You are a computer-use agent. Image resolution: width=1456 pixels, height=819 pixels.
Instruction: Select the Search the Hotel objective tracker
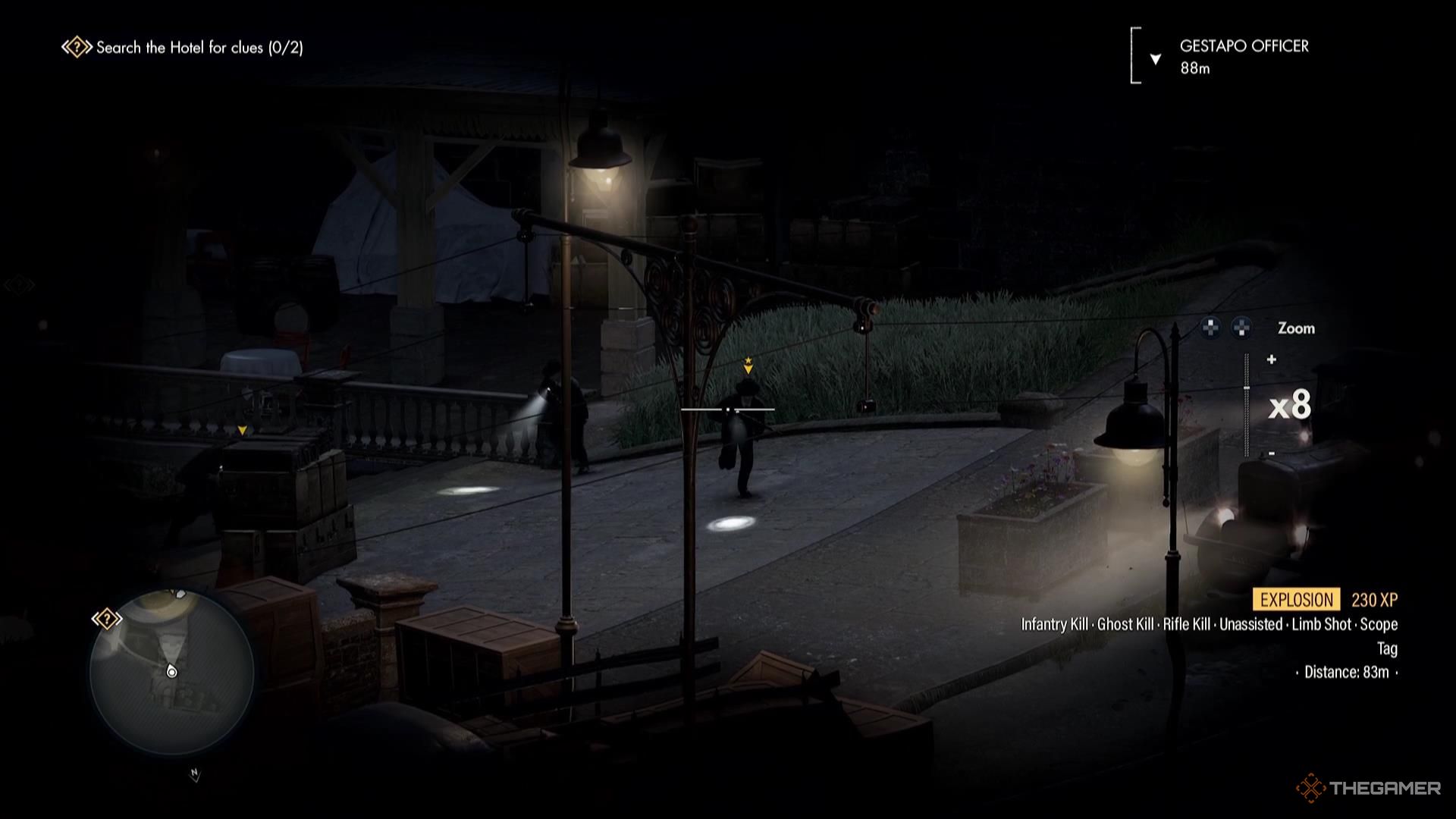184,48
